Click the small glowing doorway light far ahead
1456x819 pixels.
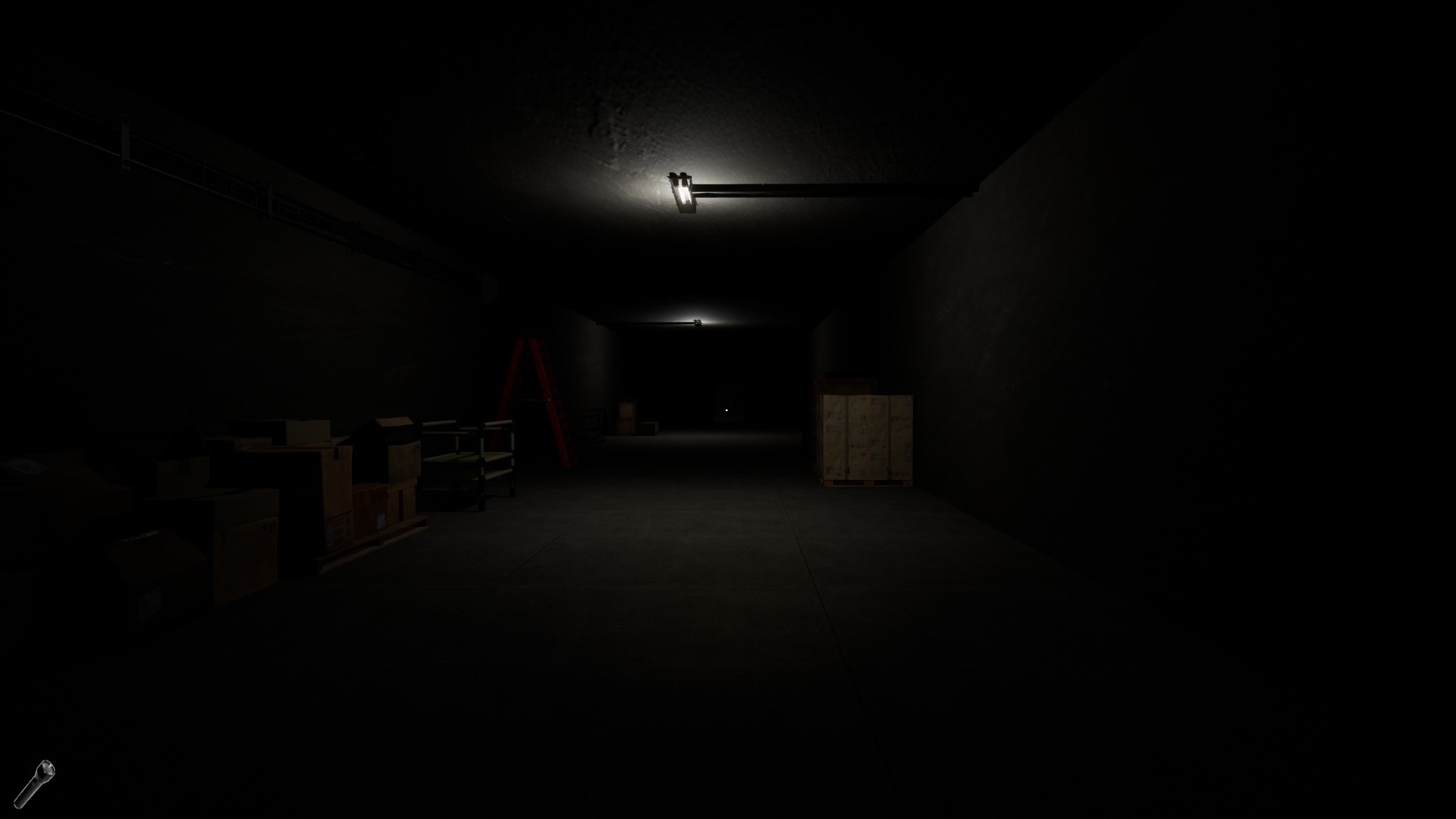click(x=726, y=409)
